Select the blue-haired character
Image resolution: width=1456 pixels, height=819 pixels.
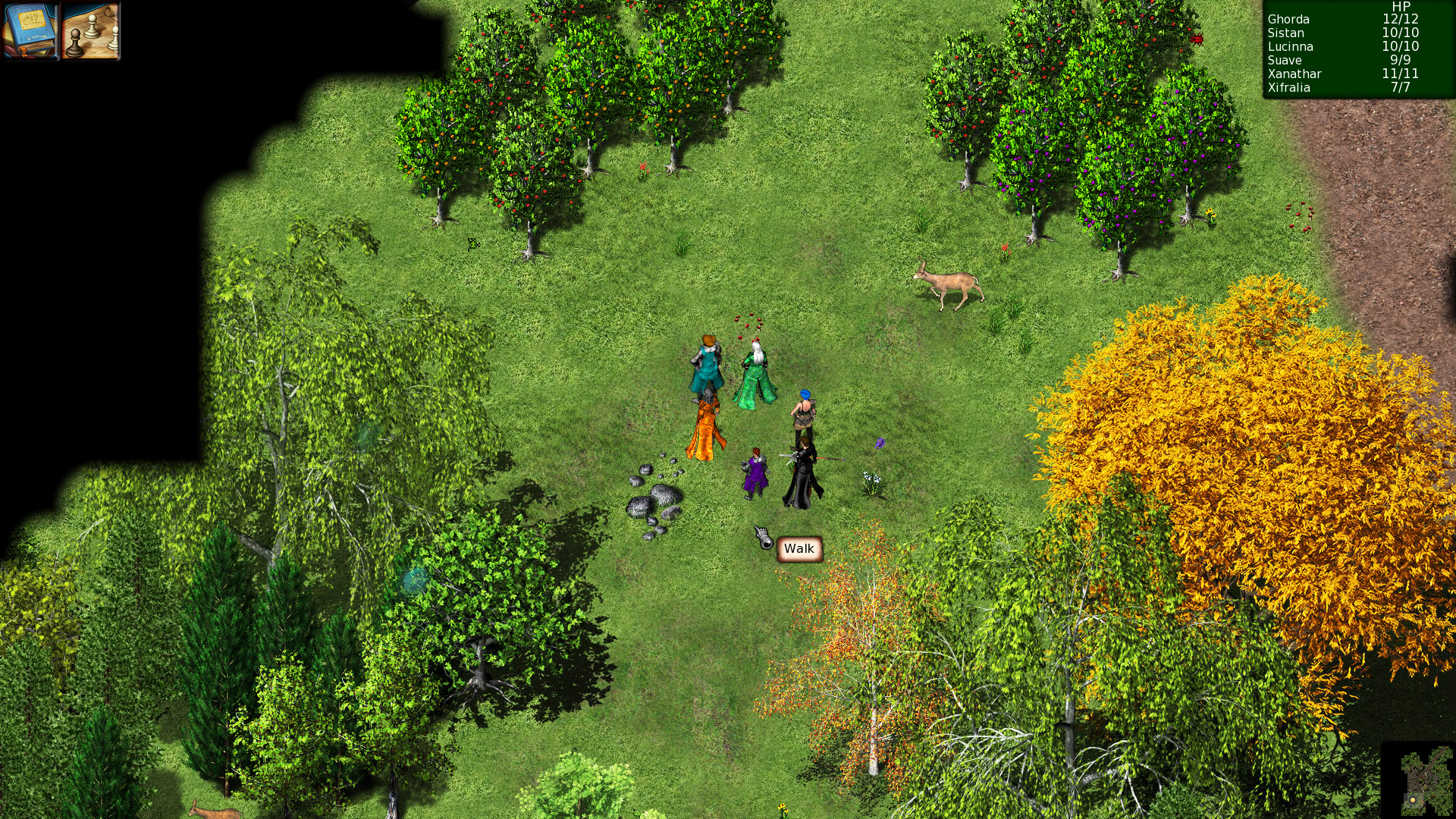point(804,409)
